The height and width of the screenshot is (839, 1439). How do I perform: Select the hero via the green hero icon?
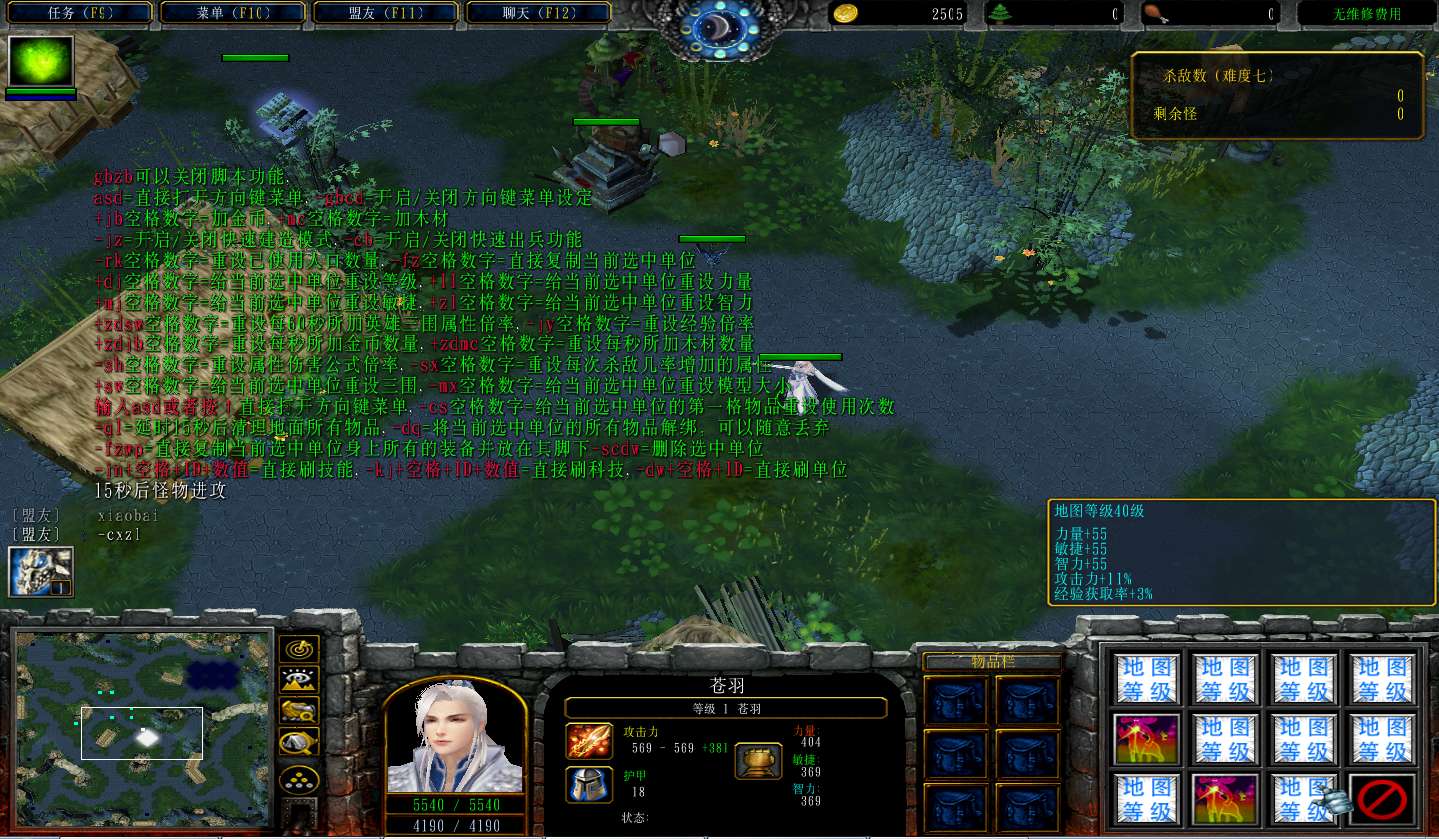(41, 62)
